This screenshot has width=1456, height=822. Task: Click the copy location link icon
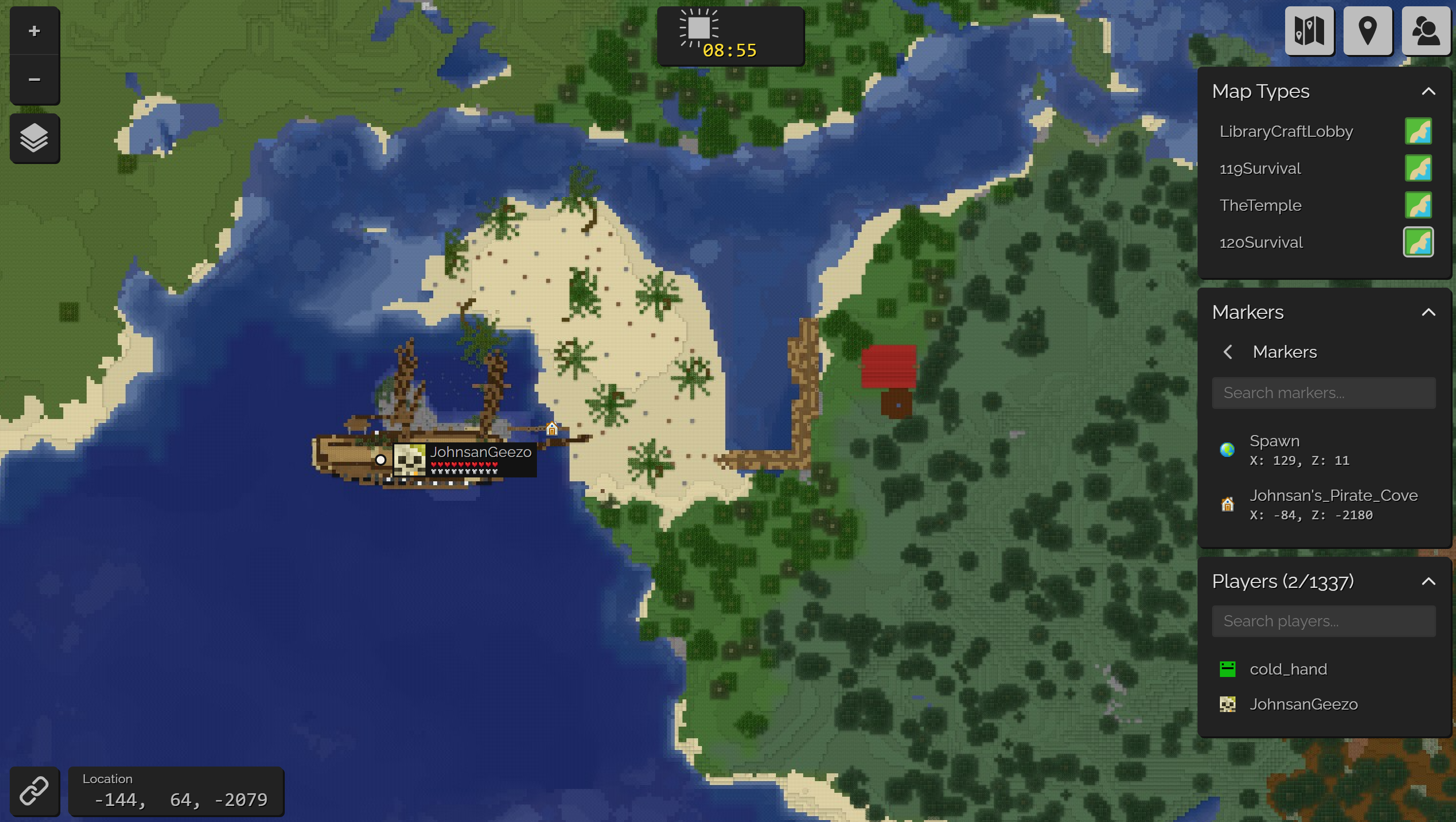[x=35, y=791]
